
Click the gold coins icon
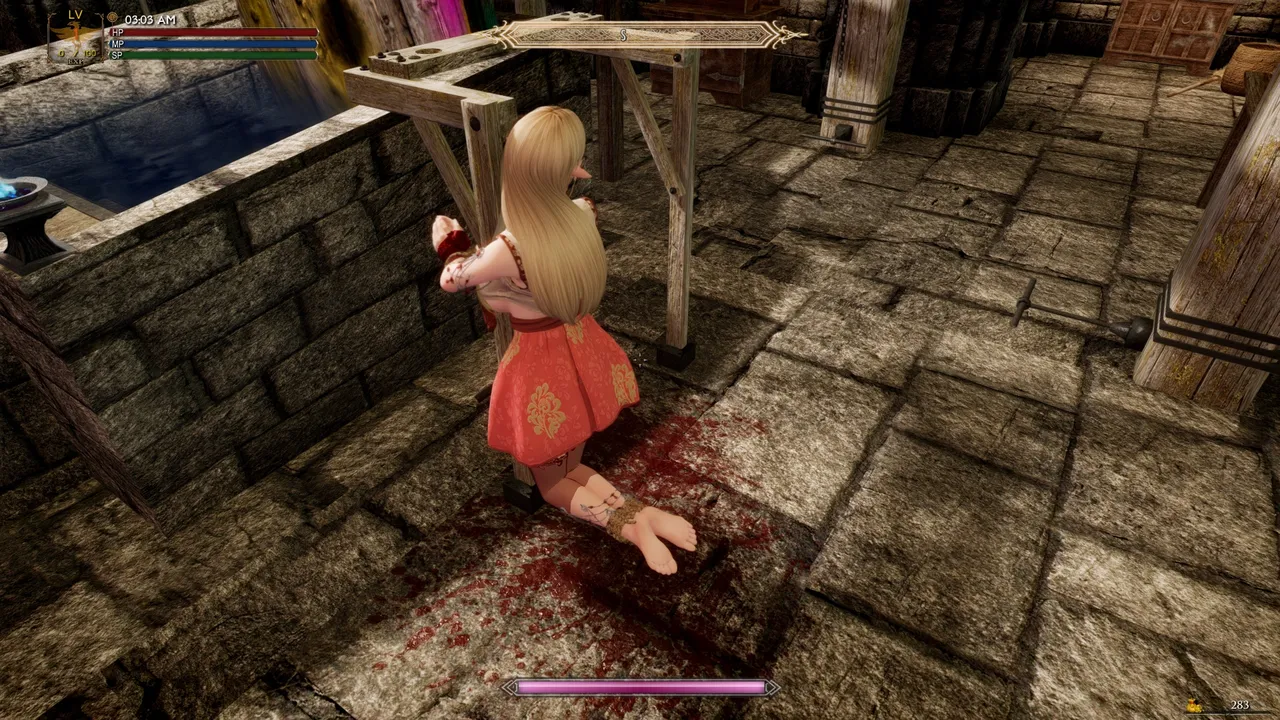coord(1195,706)
